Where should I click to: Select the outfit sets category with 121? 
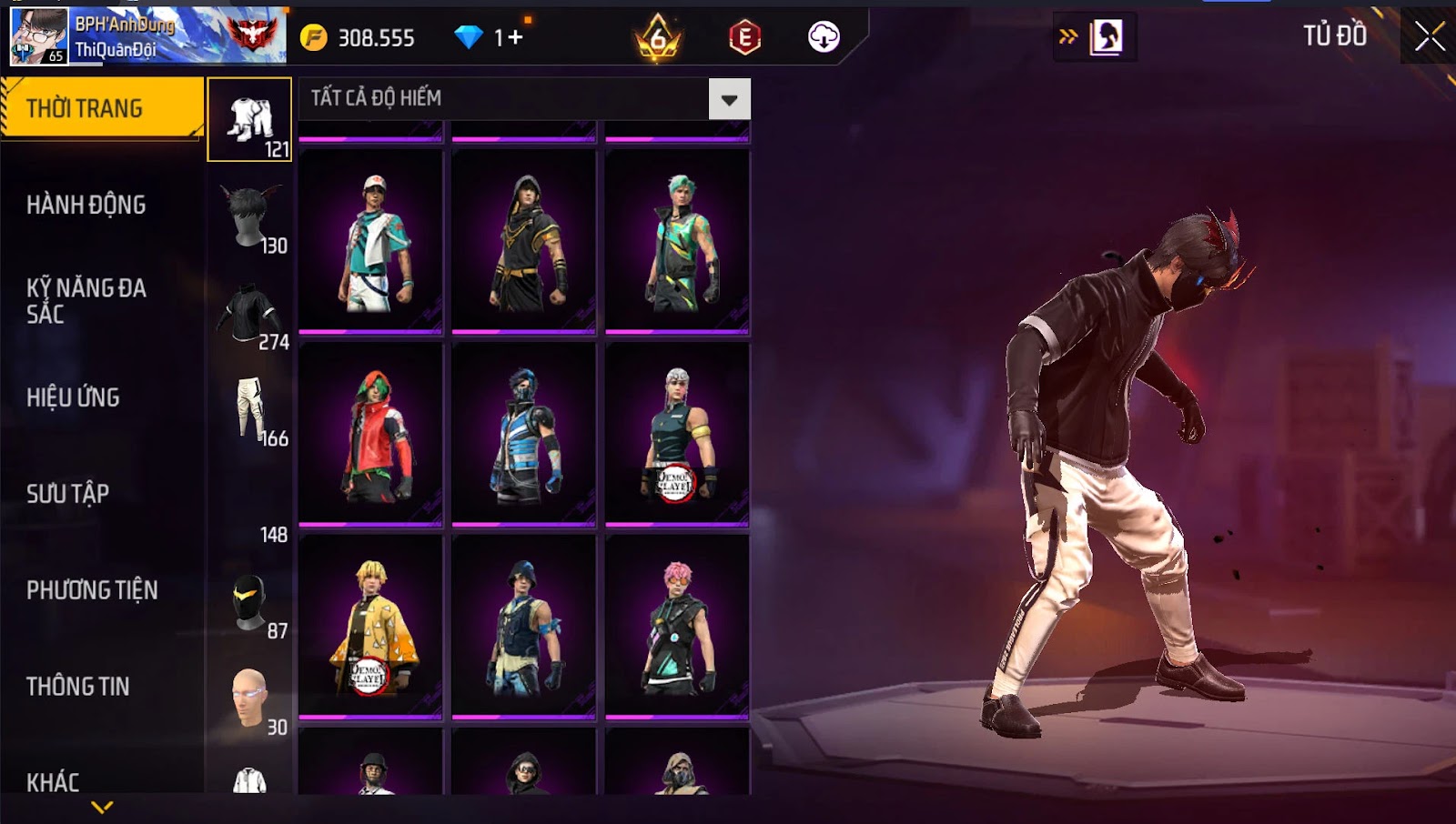249,119
